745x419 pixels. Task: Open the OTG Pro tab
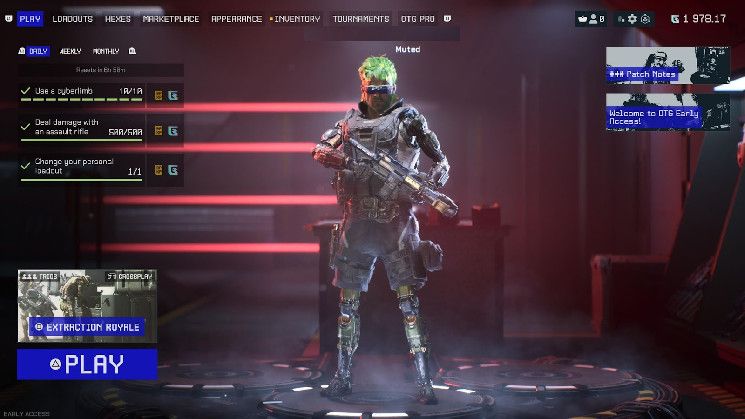click(418, 19)
